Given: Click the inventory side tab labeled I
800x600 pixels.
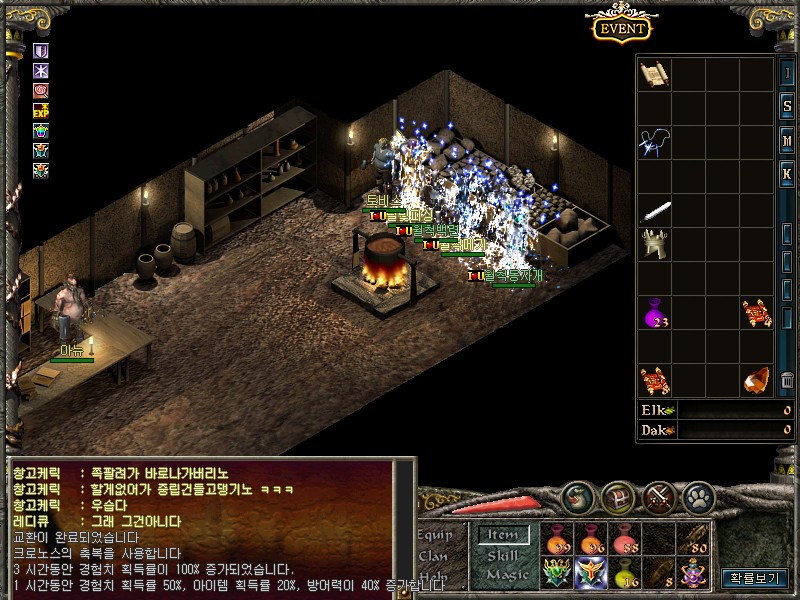Looking at the screenshot, I should (787, 74).
